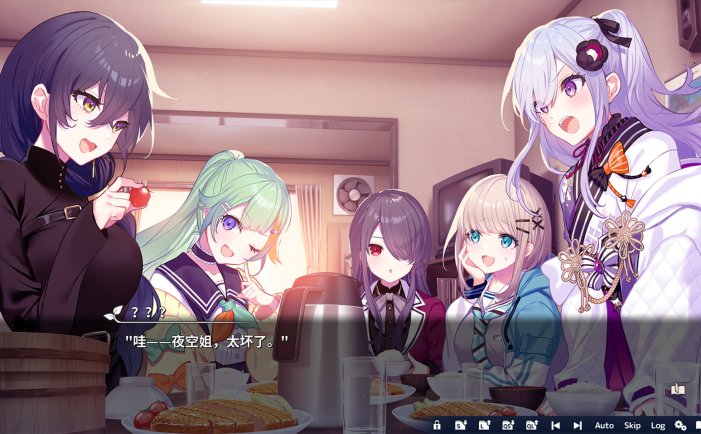The image size is (701, 434).
Task: Open the Load menu (L icon)
Action: [485, 426]
